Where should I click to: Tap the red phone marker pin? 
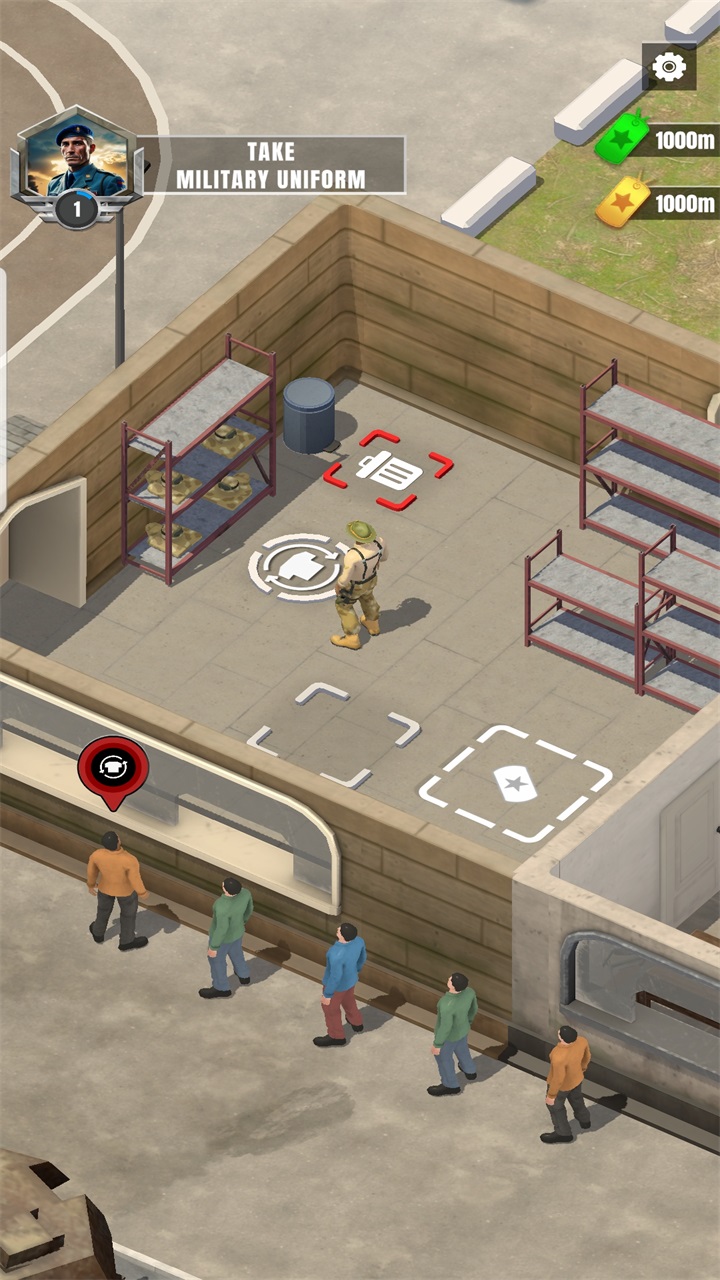(x=113, y=768)
